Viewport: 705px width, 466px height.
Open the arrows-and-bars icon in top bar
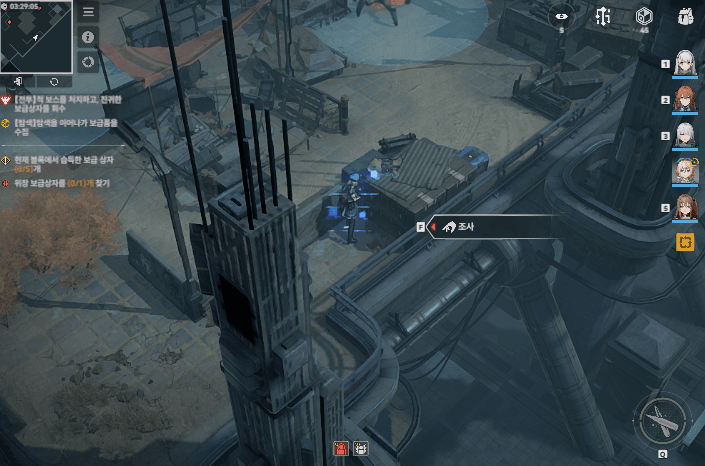pyautogui.click(x=602, y=16)
